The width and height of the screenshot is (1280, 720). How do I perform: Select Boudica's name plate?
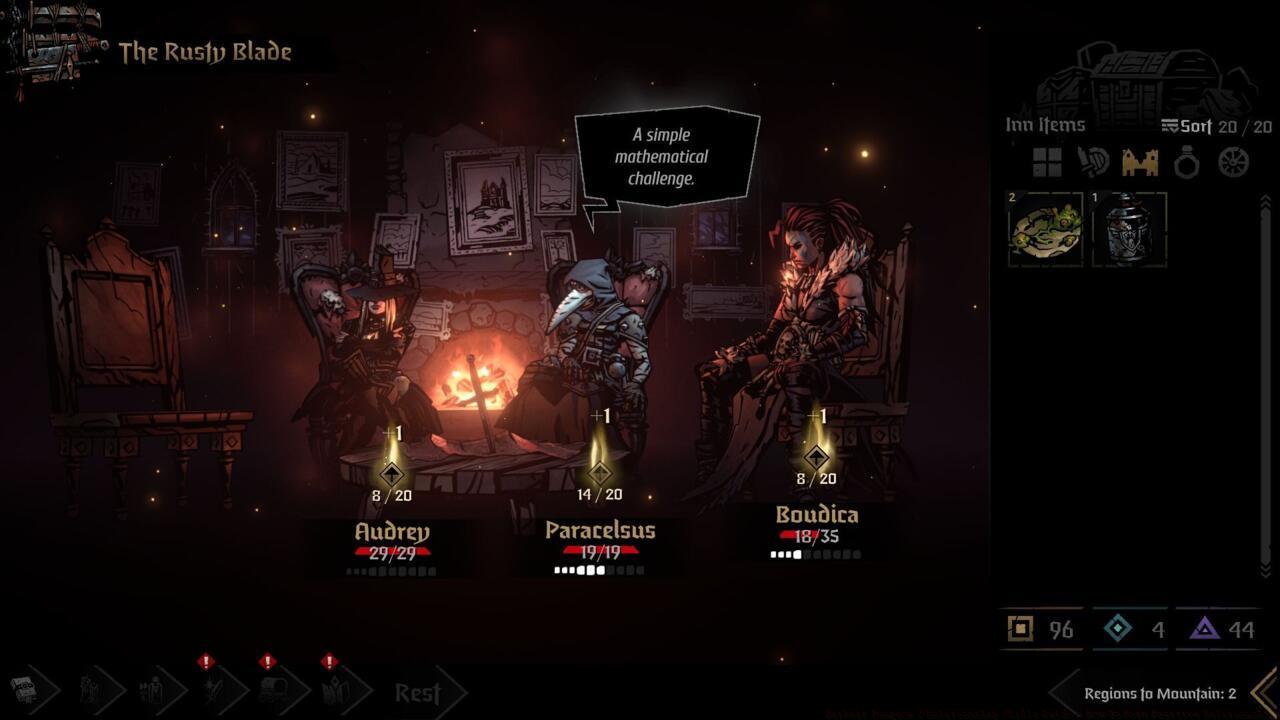pyautogui.click(x=817, y=516)
